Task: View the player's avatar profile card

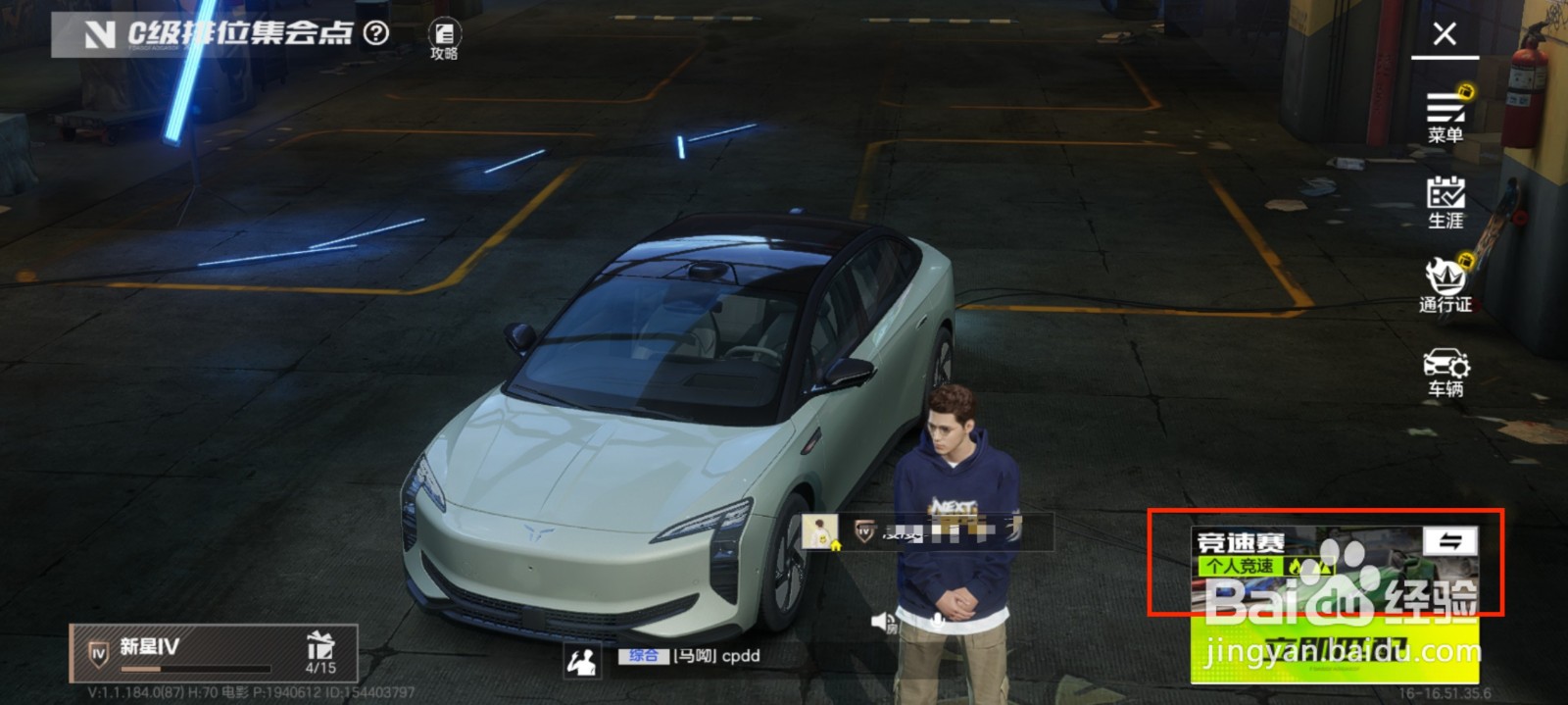Action: 819,531
